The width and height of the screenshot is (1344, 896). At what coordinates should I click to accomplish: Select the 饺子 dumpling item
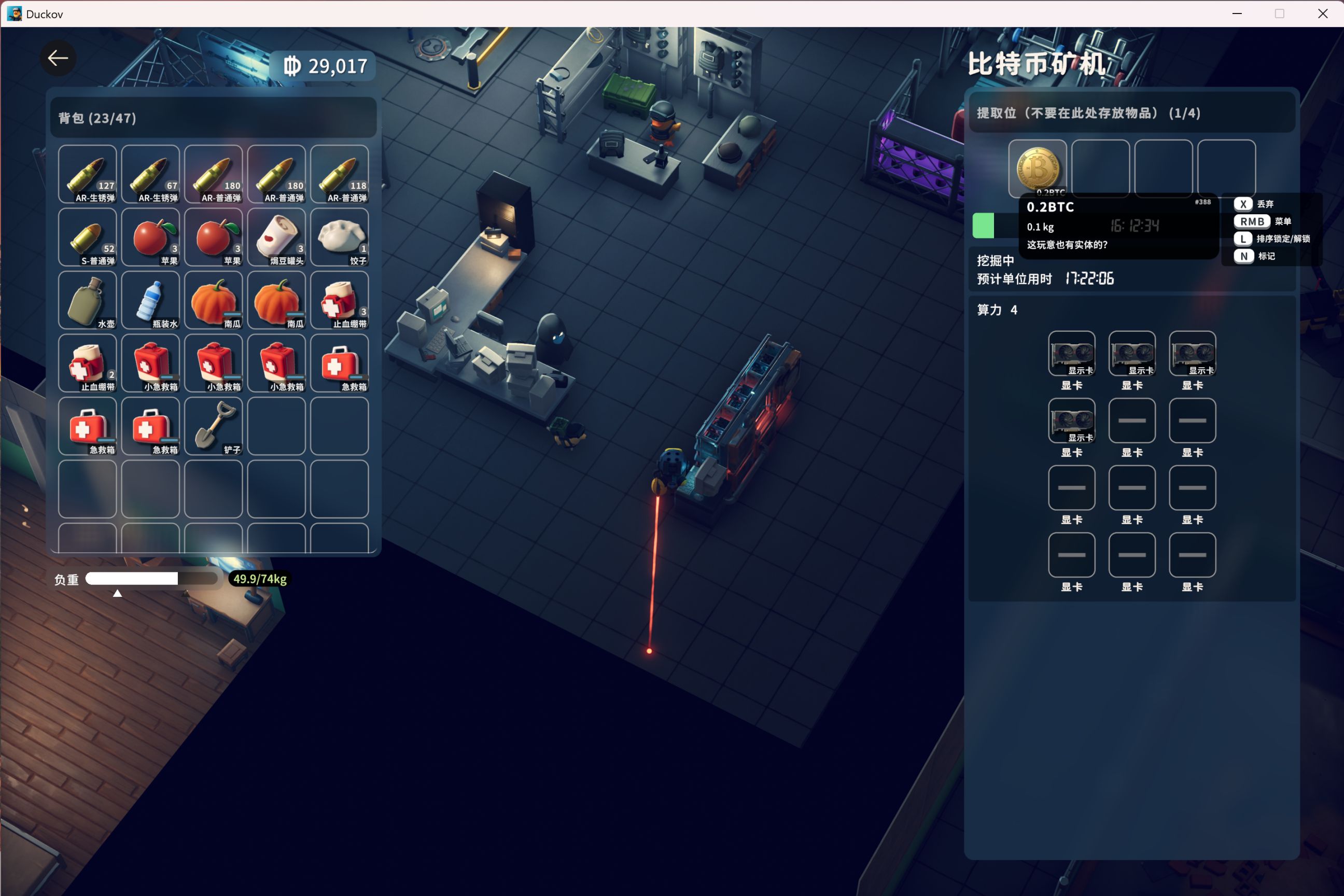pos(340,236)
